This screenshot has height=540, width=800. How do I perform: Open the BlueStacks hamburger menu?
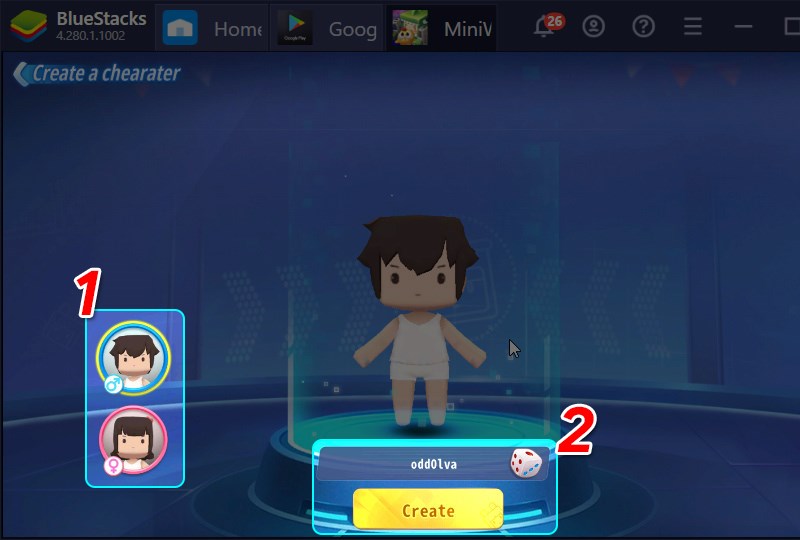(x=692, y=28)
